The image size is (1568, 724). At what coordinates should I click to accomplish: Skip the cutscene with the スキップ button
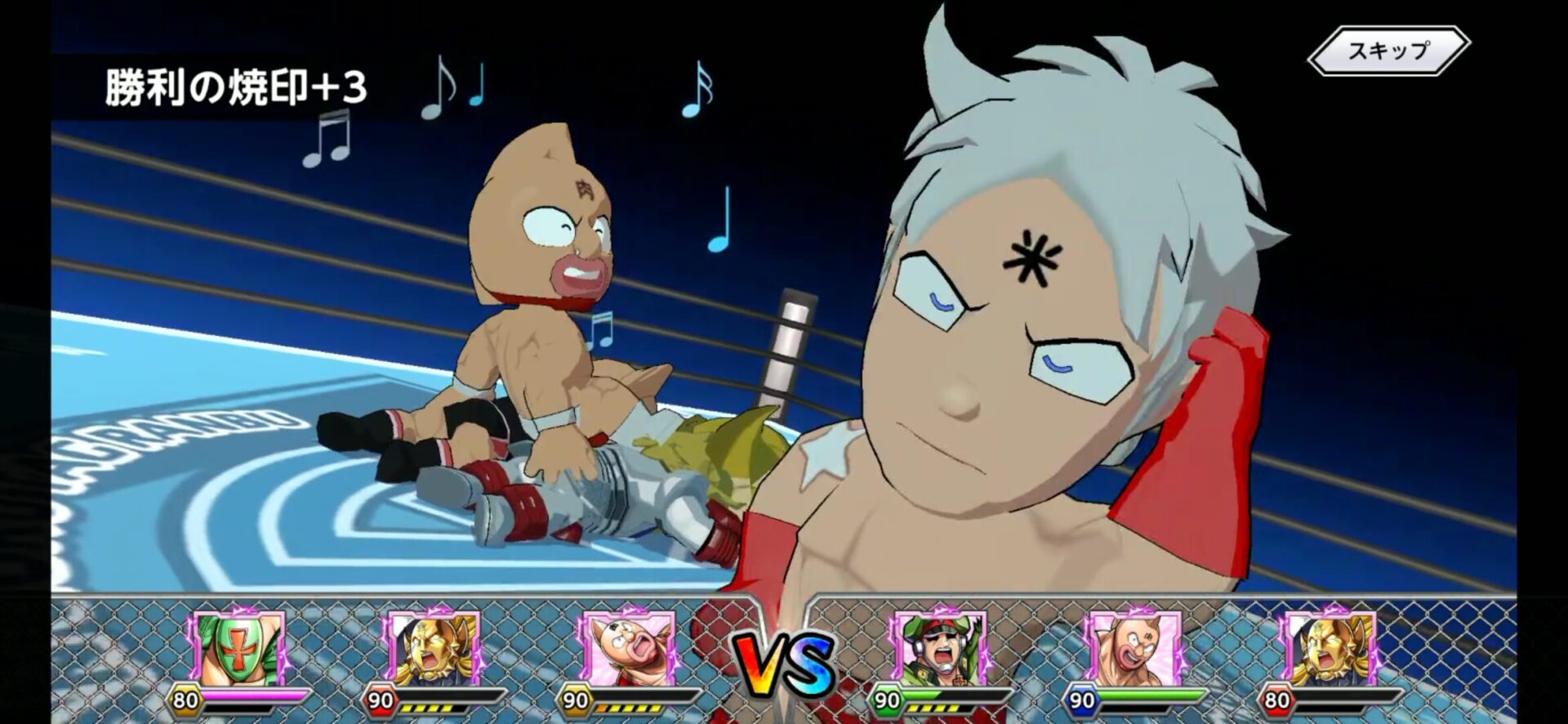click(1388, 51)
